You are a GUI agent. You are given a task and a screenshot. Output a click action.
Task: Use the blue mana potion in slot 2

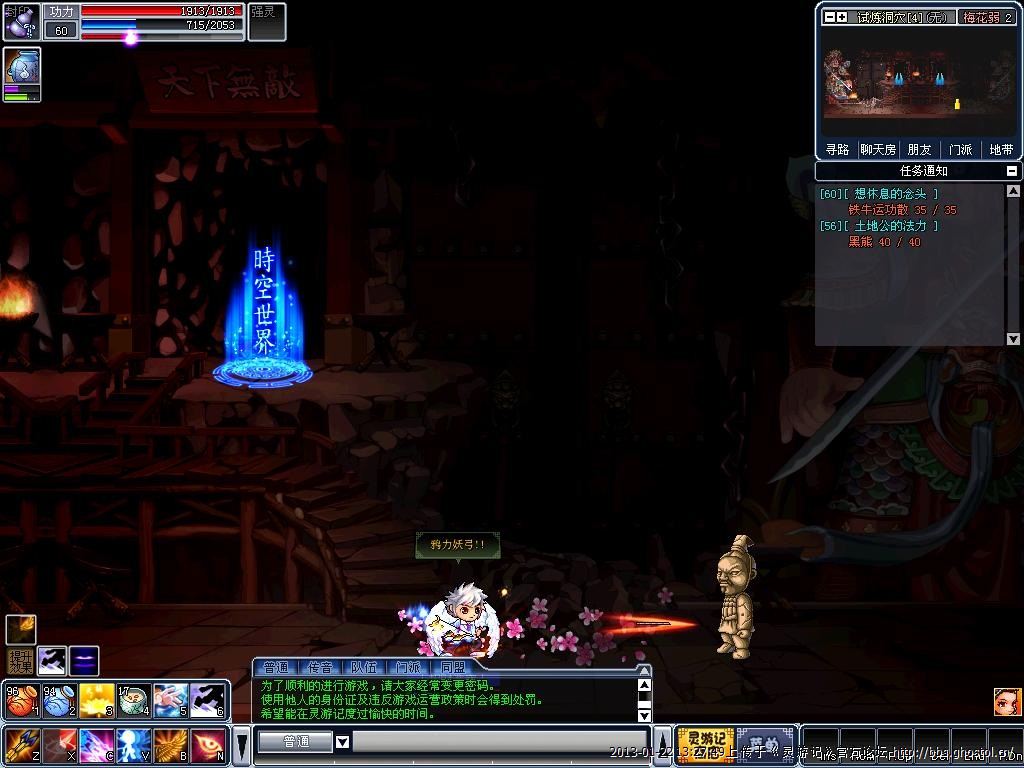coord(58,701)
